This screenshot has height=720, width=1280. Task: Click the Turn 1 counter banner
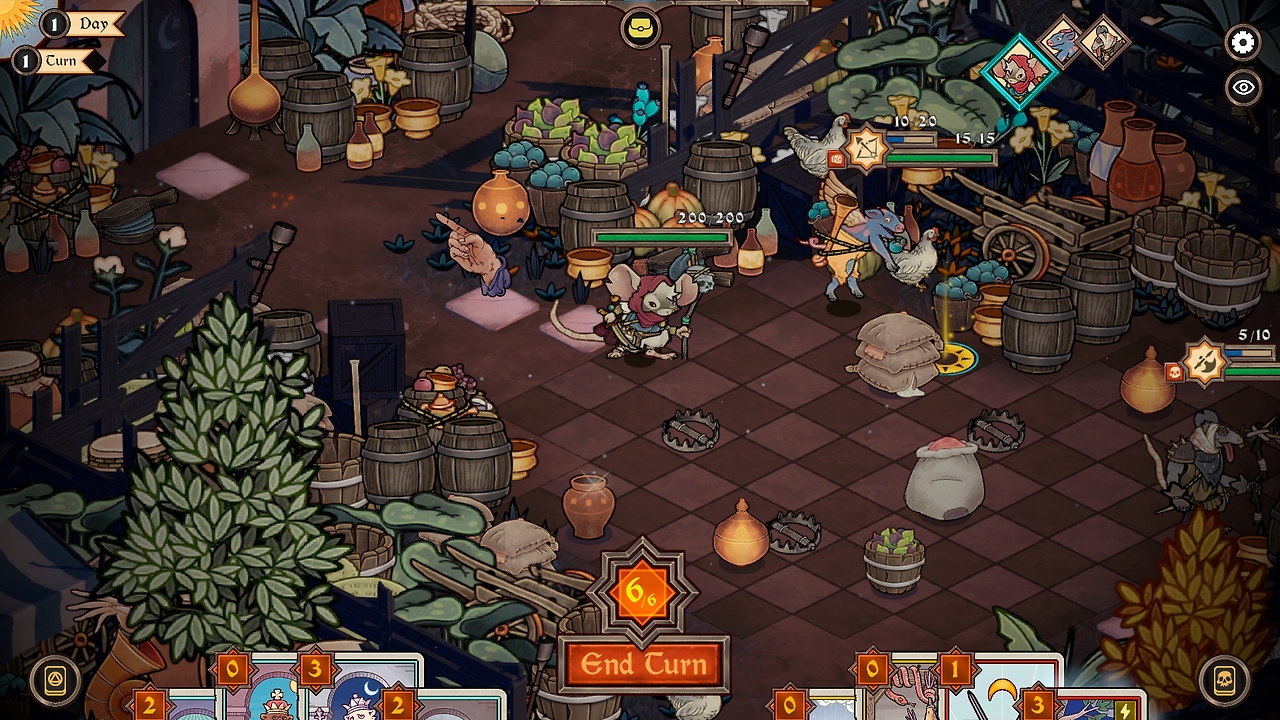62,60
